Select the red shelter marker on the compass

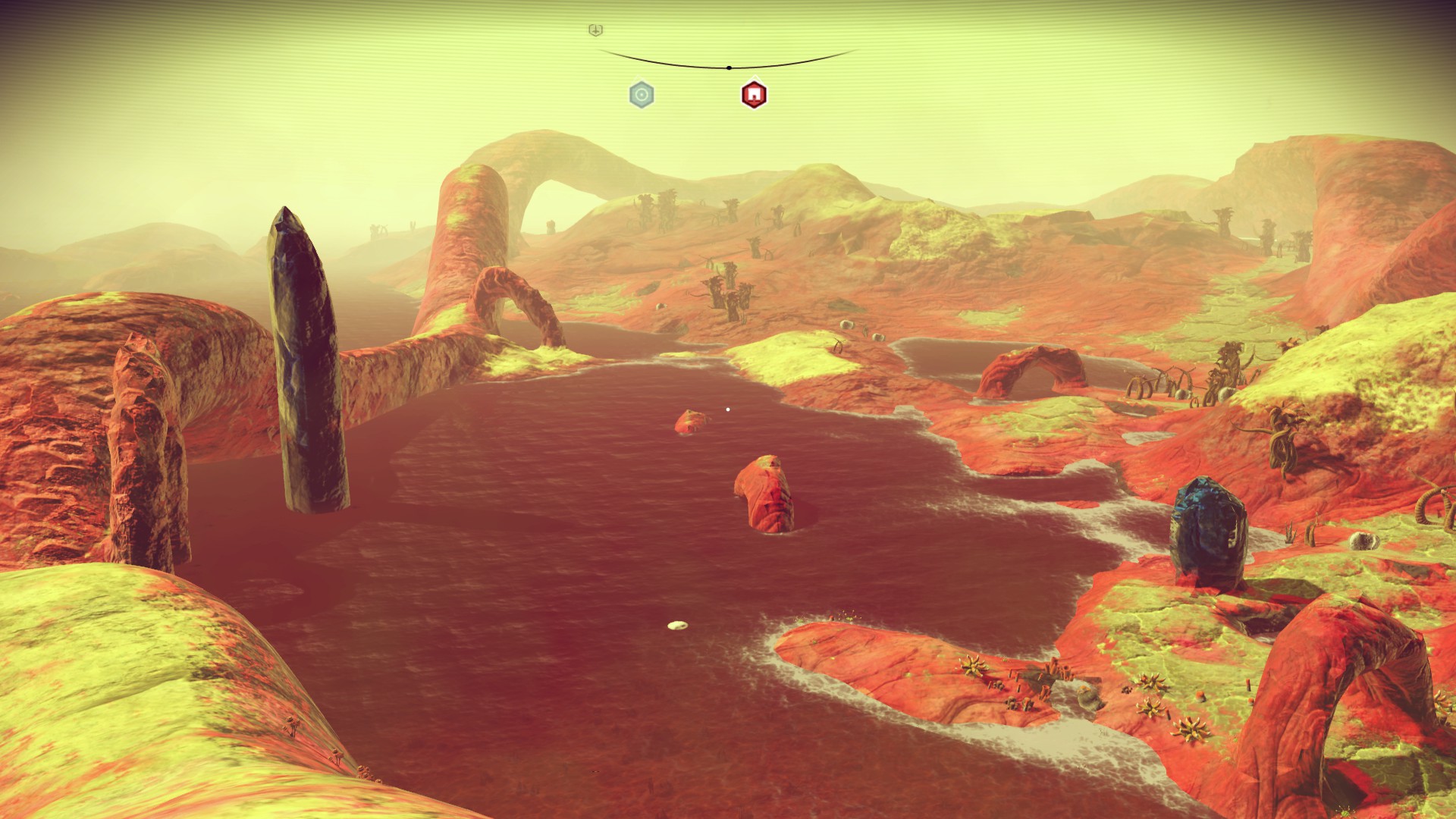click(754, 95)
